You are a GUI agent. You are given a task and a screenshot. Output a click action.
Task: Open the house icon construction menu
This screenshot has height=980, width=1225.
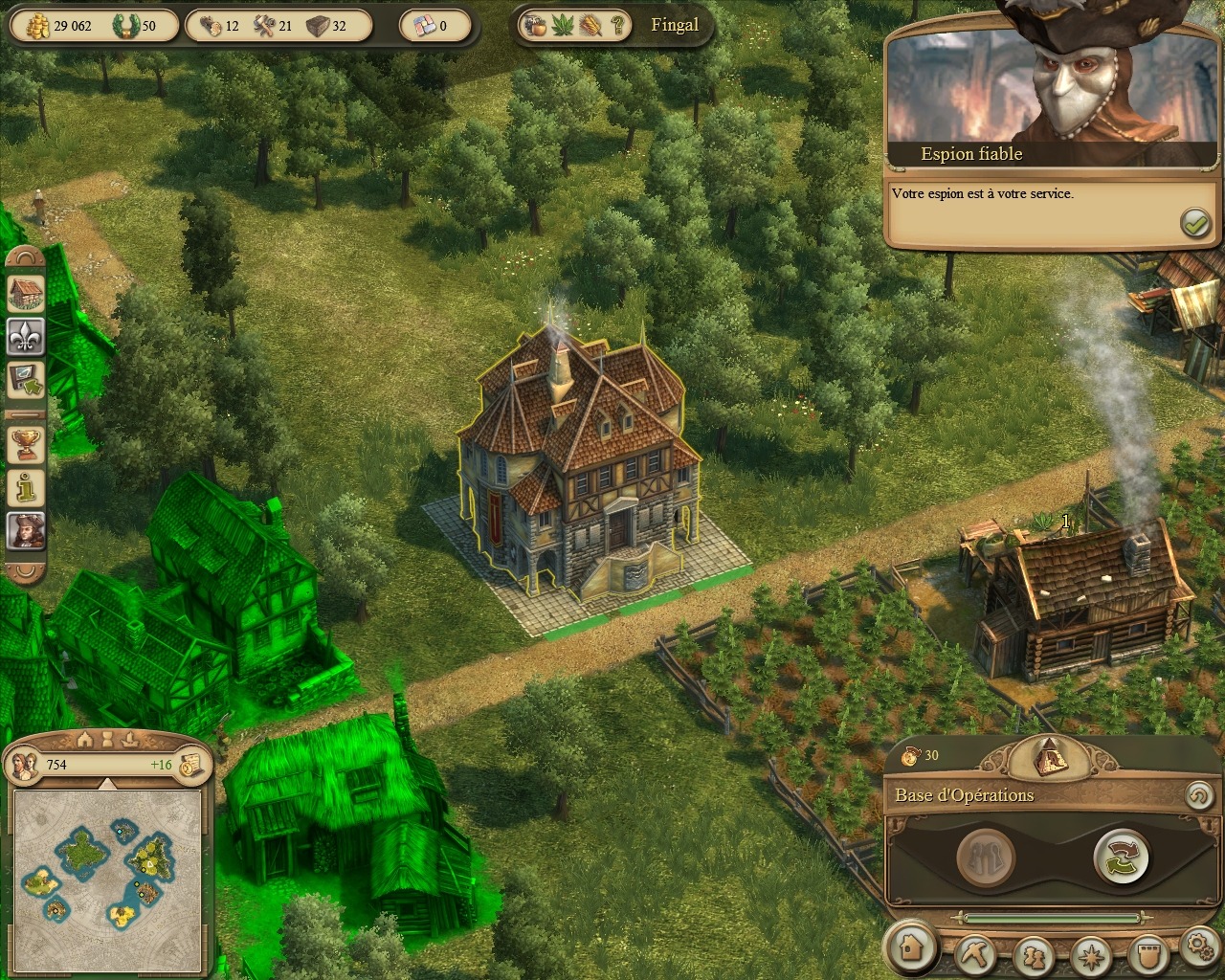(911, 947)
